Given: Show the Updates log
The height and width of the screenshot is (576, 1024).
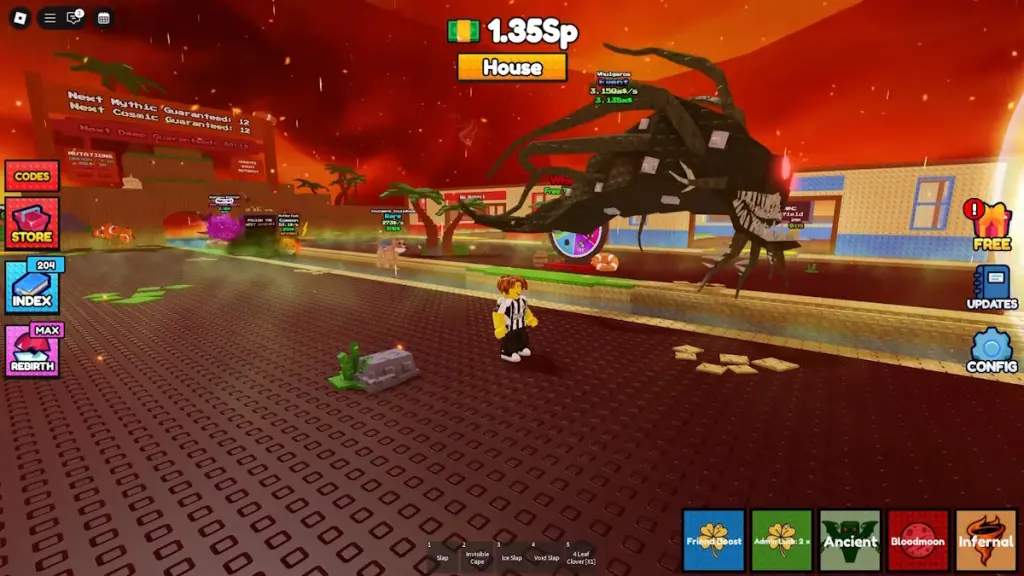Looking at the screenshot, I should coord(991,286).
